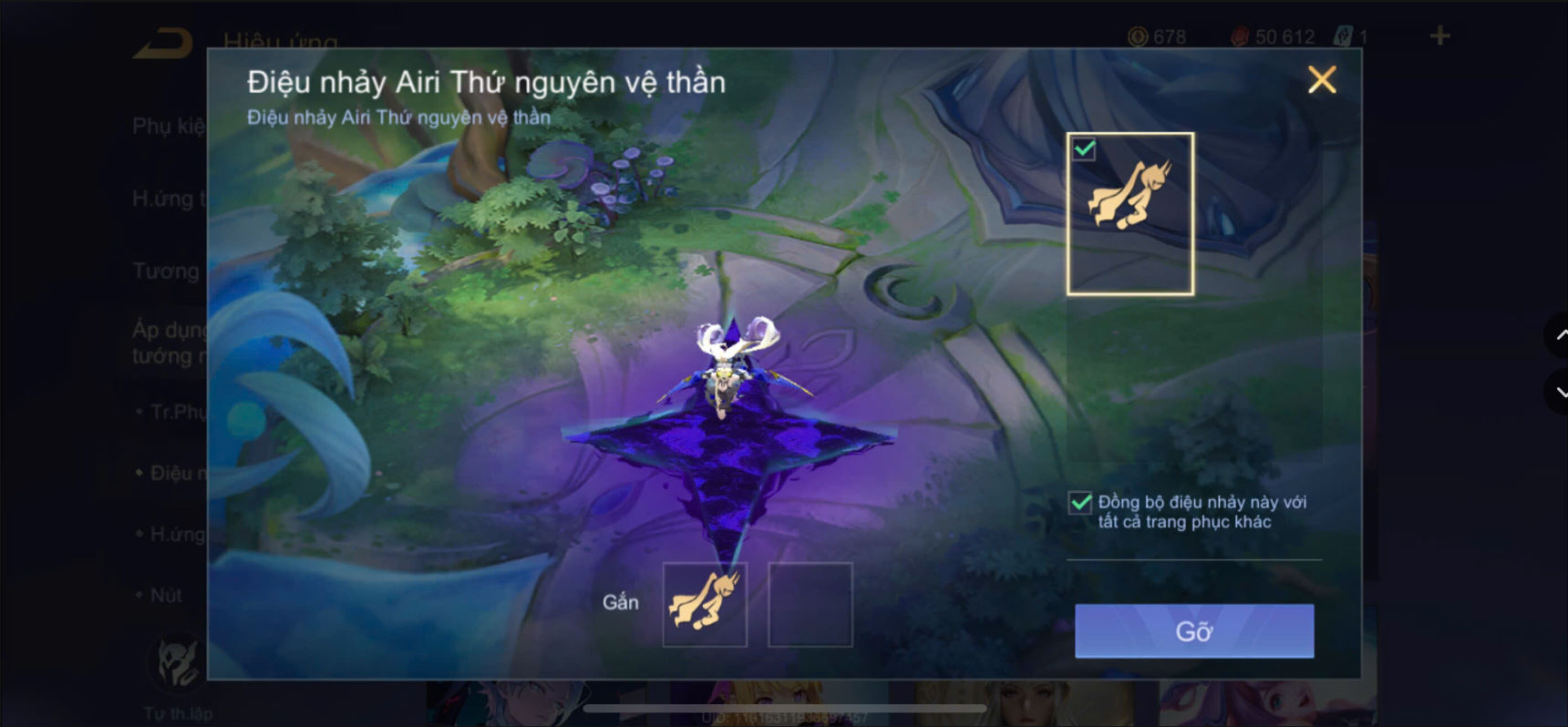Click the empty attachment slot beside Gắn

(x=810, y=603)
